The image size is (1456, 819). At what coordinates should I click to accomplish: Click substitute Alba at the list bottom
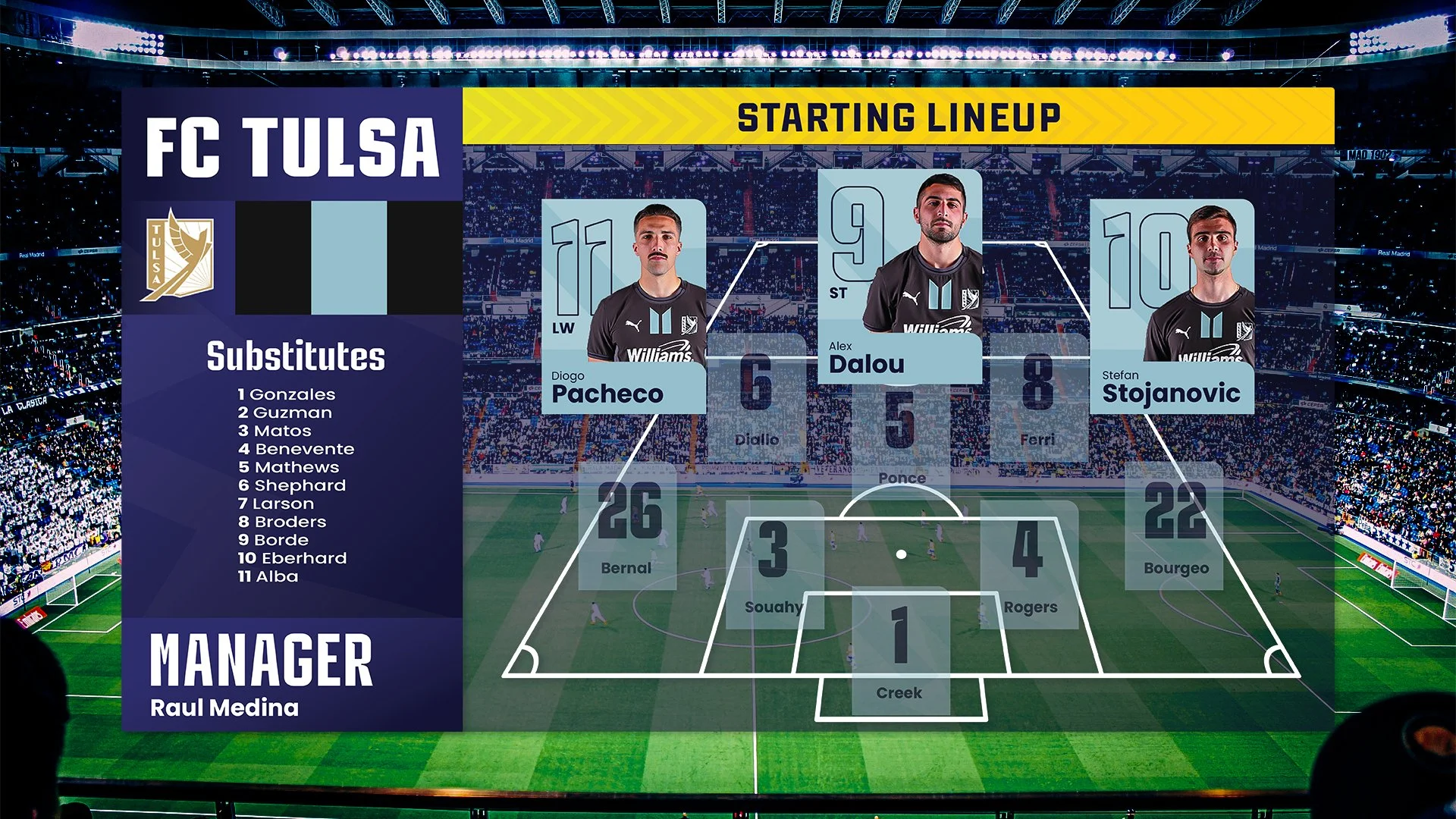point(268,576)
